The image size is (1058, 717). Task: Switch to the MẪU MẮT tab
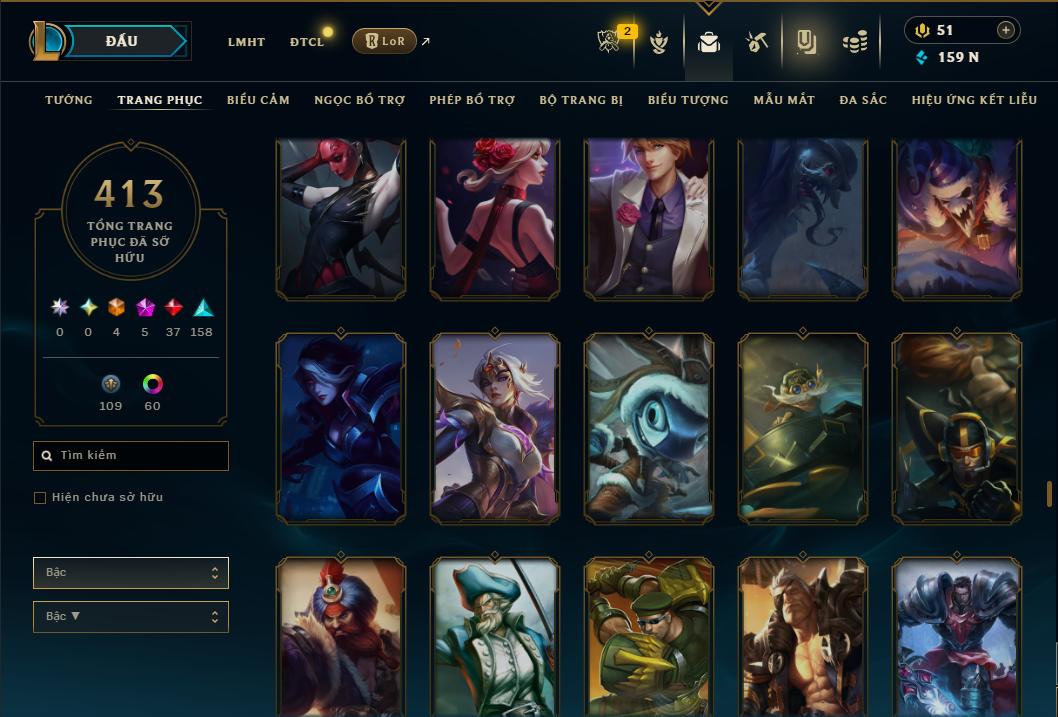tap(784, 100)
